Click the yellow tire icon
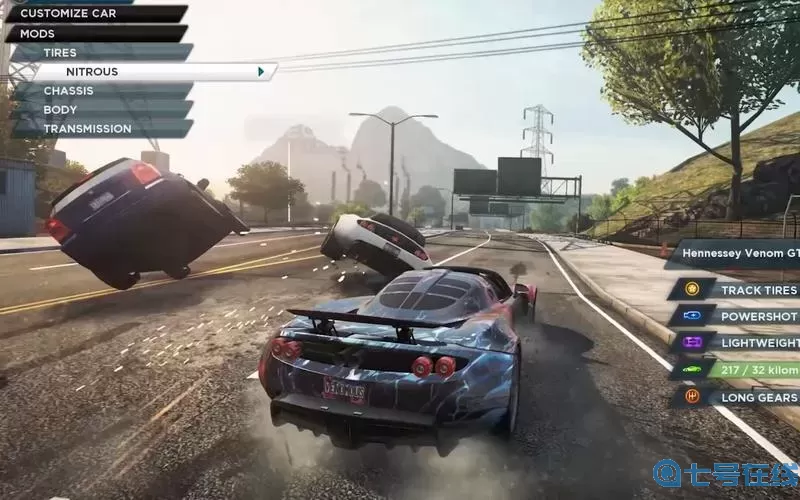 click(692, 290)
